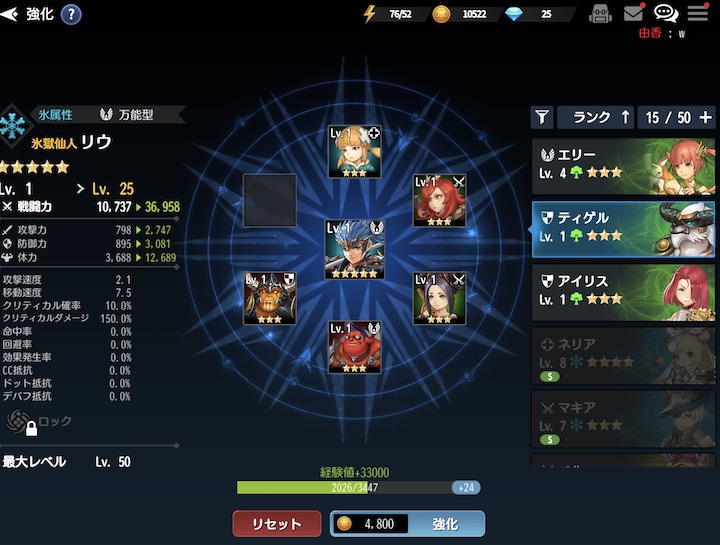Select the empty material slot
Image resolution: width=720 pixels, height=545 pixels.
coord(270,200)
